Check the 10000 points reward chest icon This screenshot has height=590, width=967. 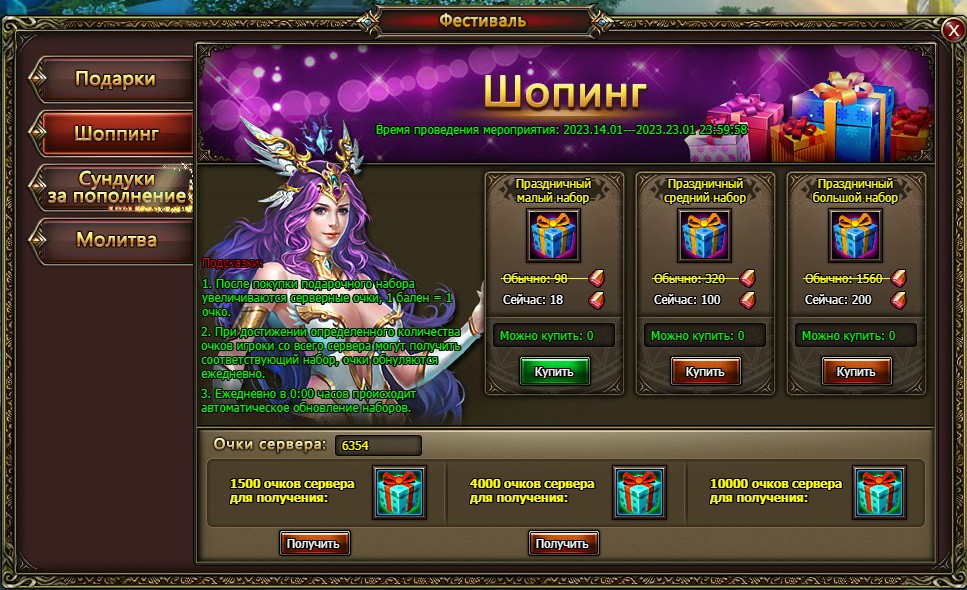[879, 492]
